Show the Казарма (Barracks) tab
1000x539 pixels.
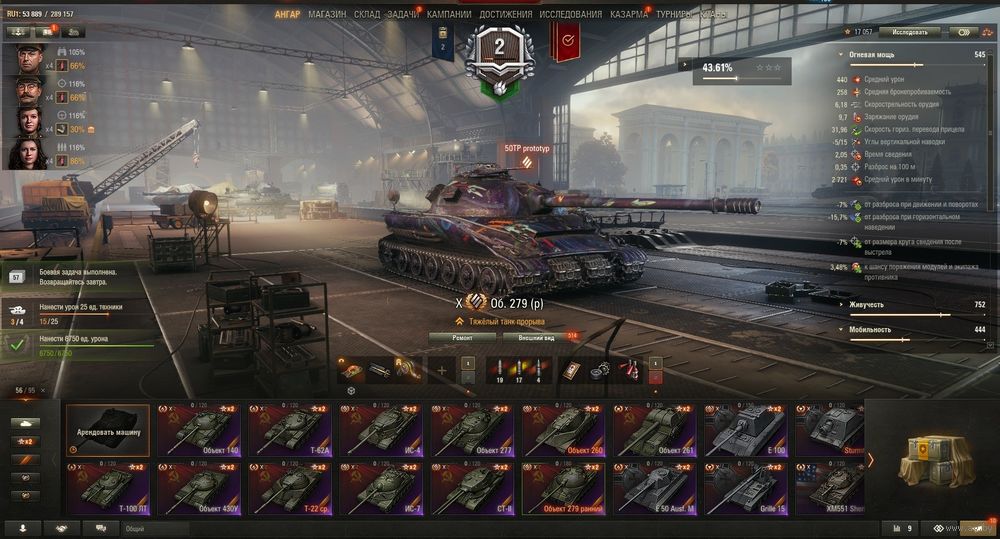coord(629,15)
